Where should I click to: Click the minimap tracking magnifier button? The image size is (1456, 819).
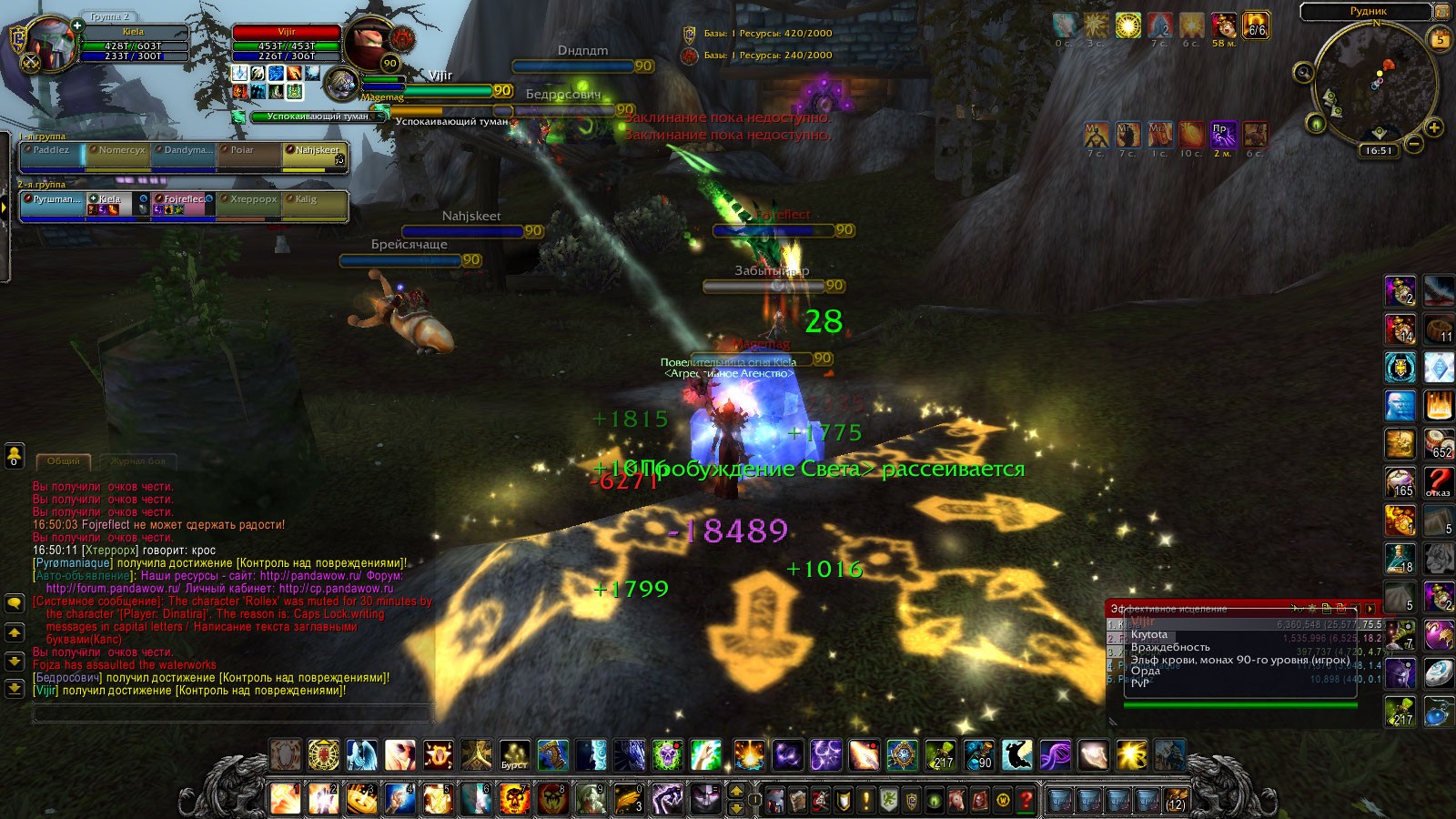1303,72
